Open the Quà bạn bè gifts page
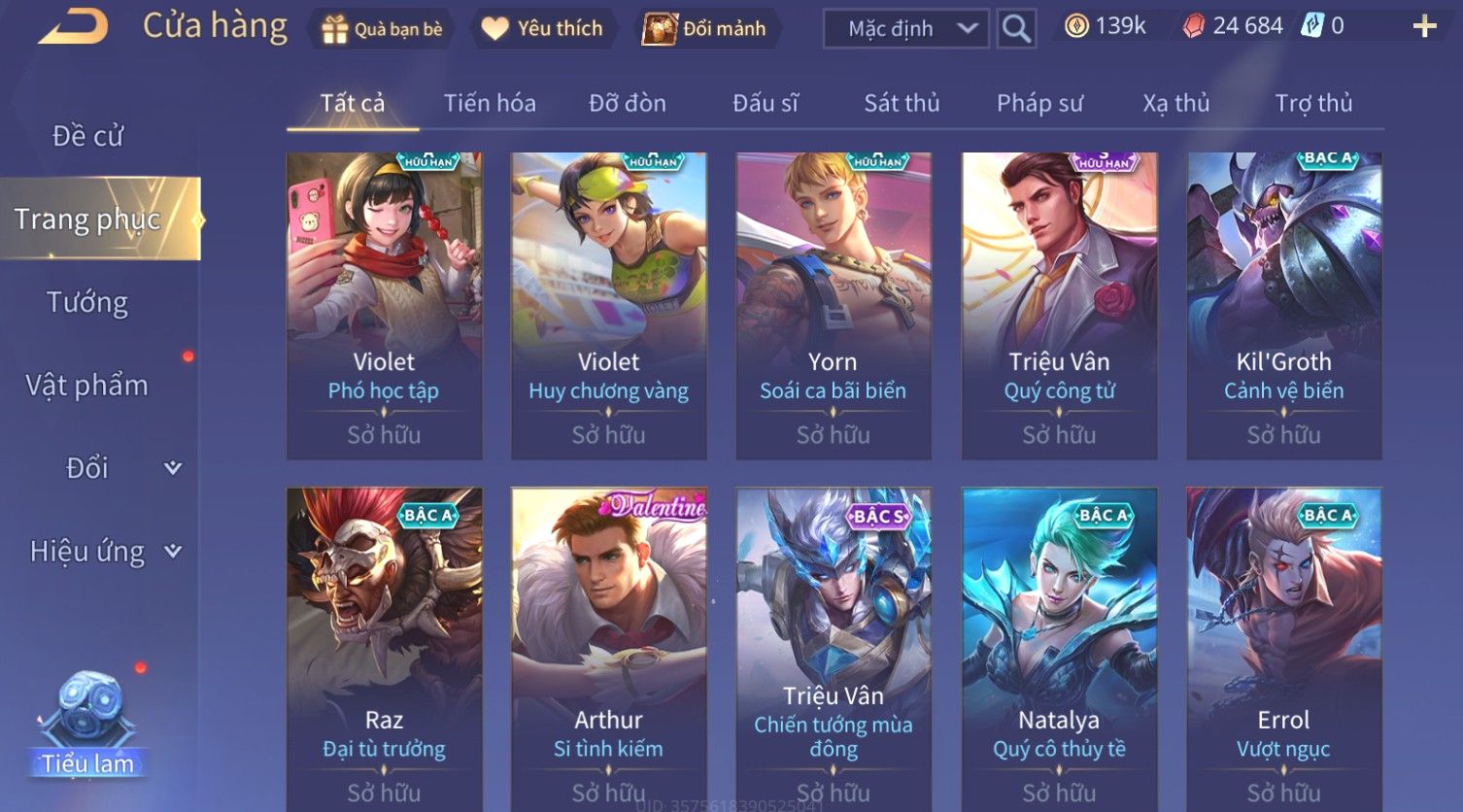 [x=381, y=29]
